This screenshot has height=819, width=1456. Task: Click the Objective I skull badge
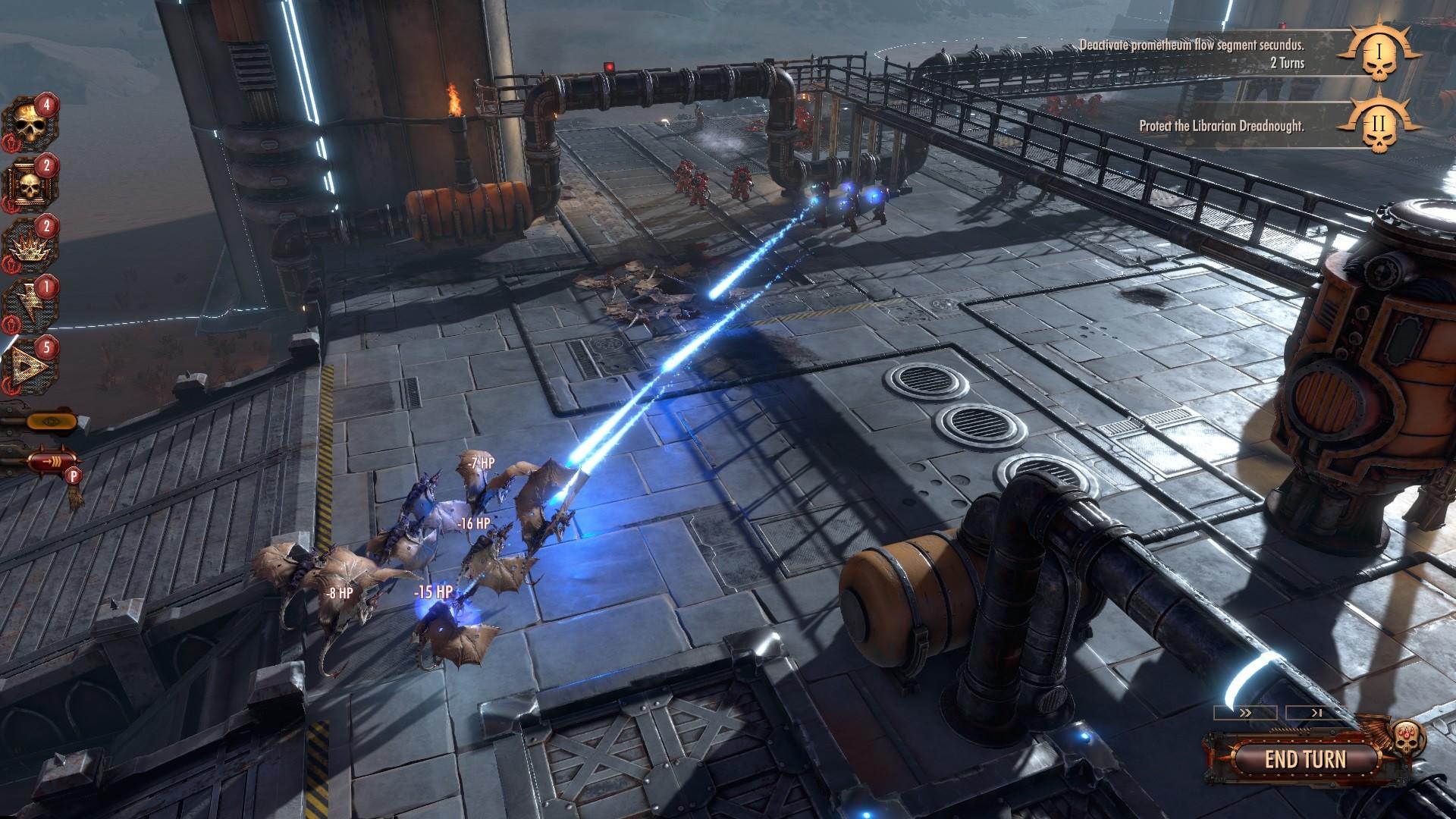point(1380,55)
